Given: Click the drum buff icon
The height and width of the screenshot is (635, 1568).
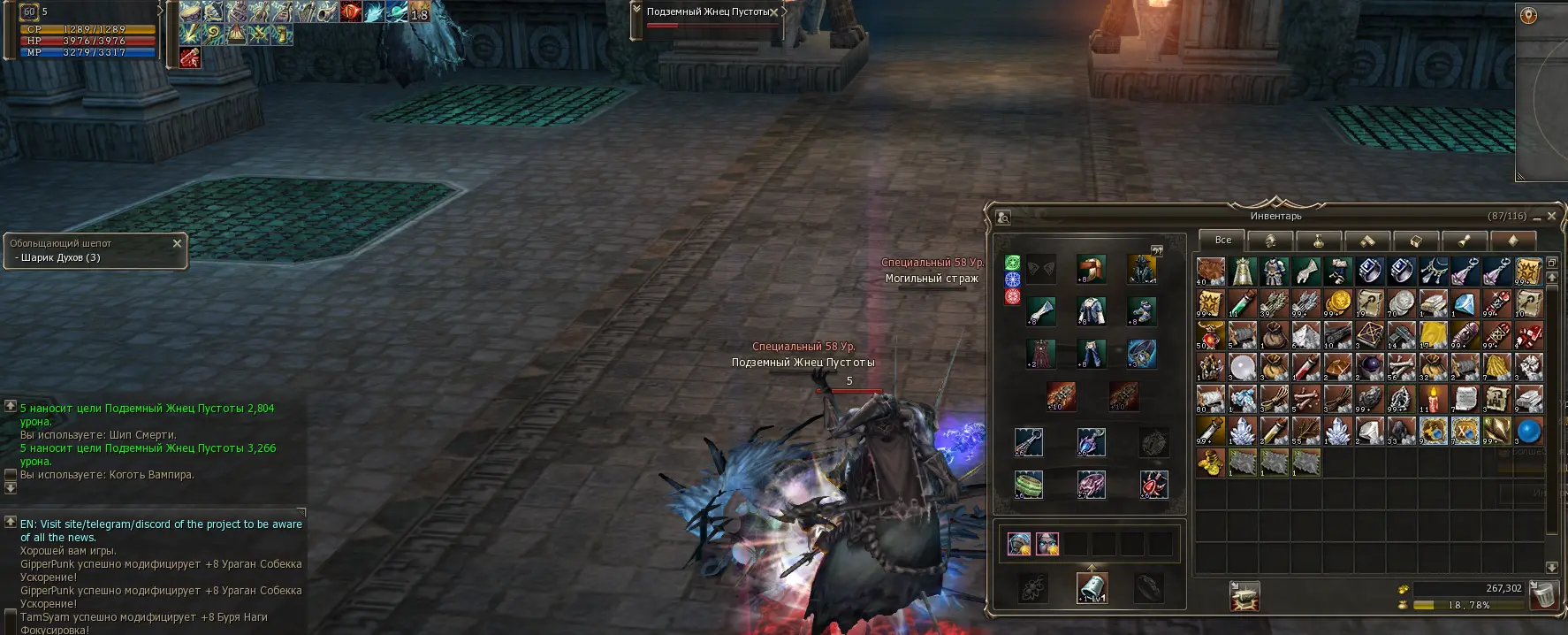Looking at the screenshot, I should [x=192, y=12].
